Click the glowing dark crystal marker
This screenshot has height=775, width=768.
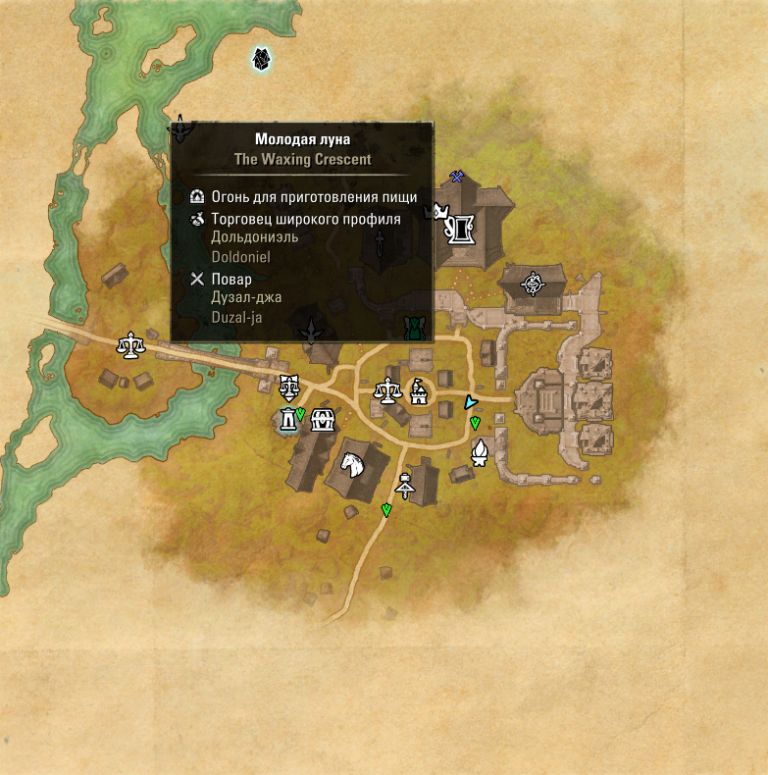(x=262, y=59)
